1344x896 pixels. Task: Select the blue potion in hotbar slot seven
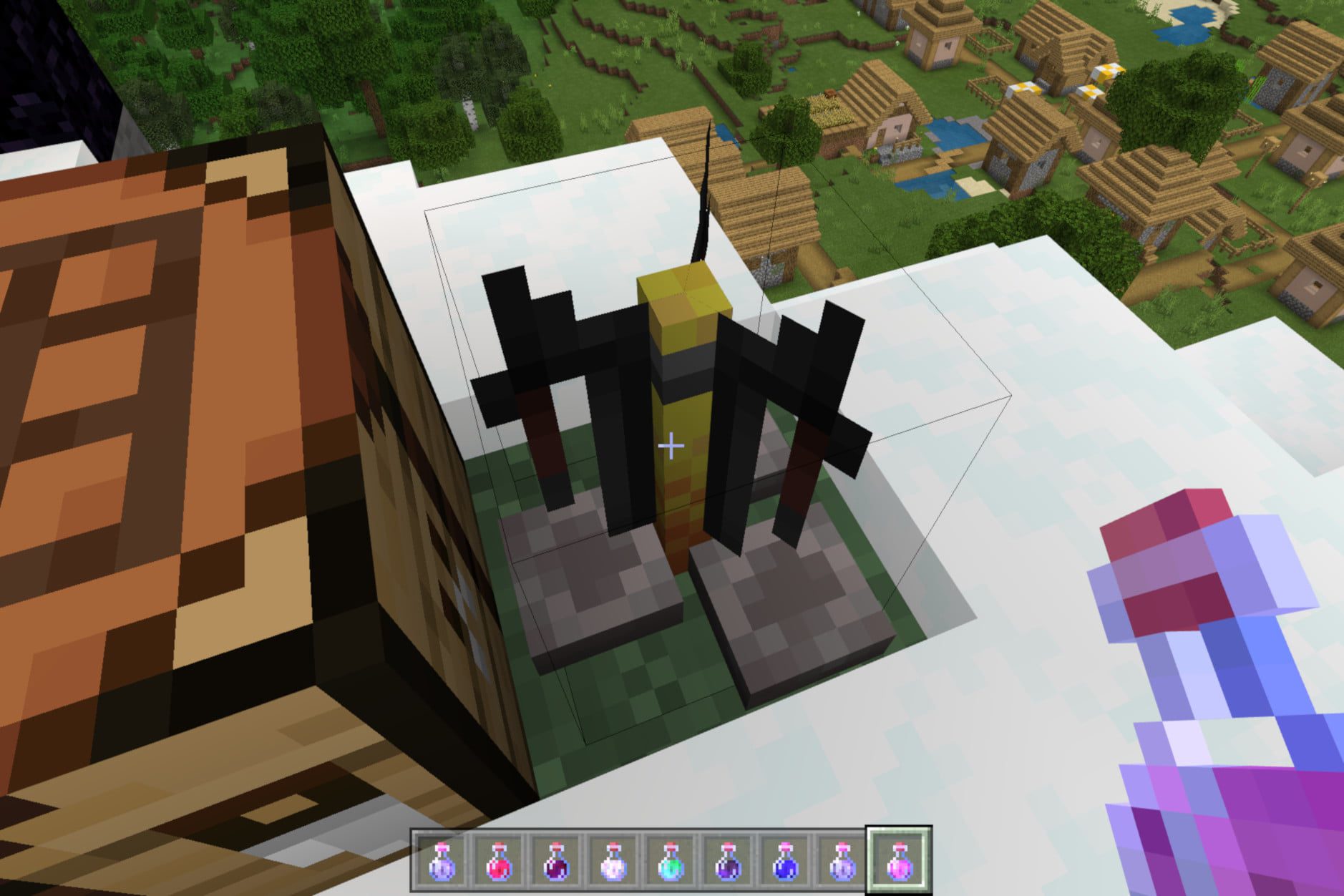point(786,862)
